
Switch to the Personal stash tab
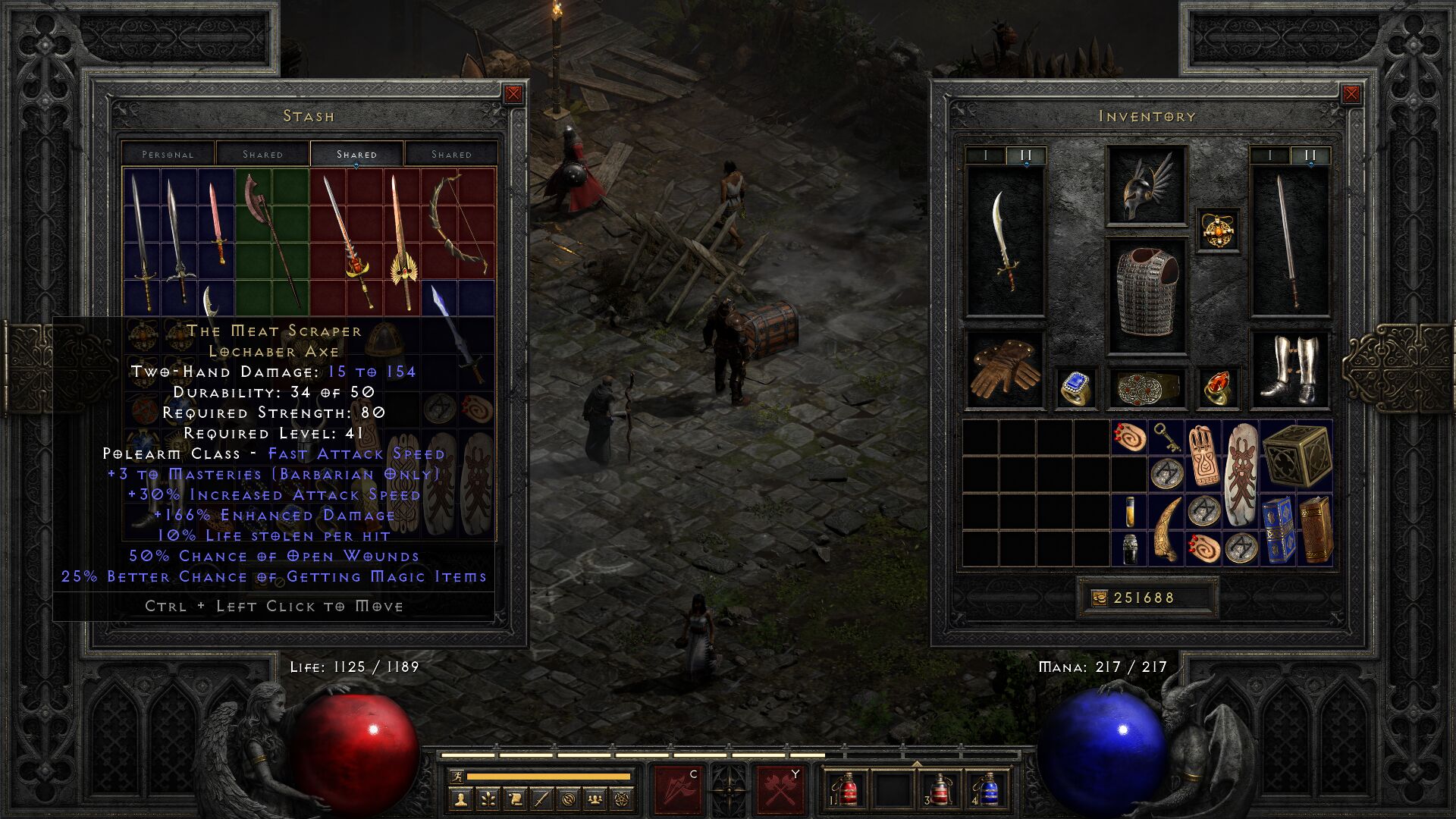pyautogui.click(x=168, y=154)
